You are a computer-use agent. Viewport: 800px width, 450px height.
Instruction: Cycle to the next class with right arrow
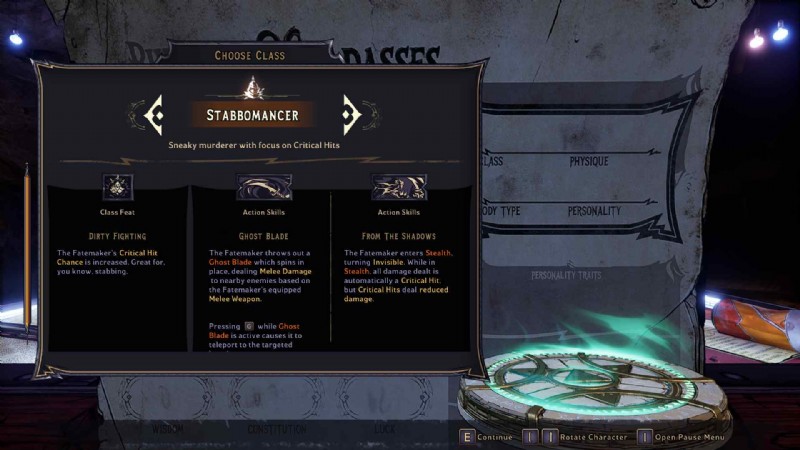click(x=350, y=115)
